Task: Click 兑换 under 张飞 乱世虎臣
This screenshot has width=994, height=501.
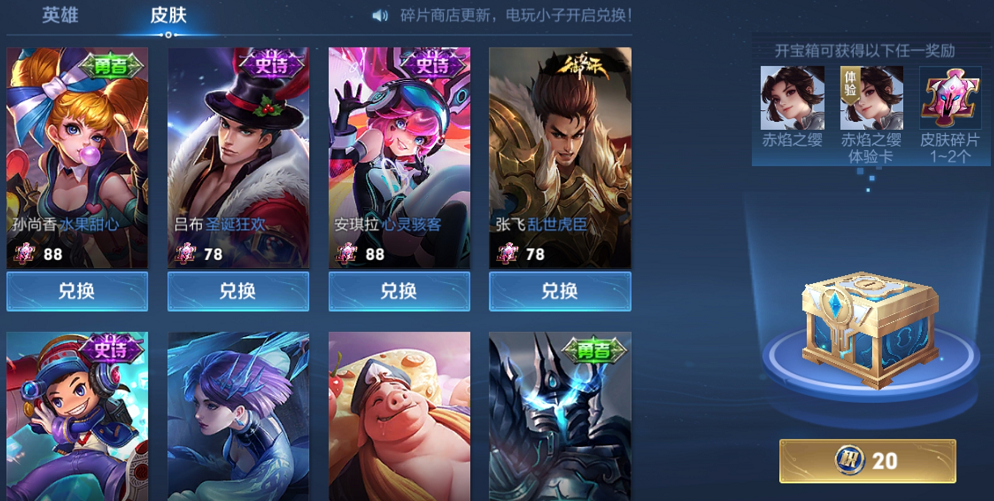Action: click(x=560, y=291)
